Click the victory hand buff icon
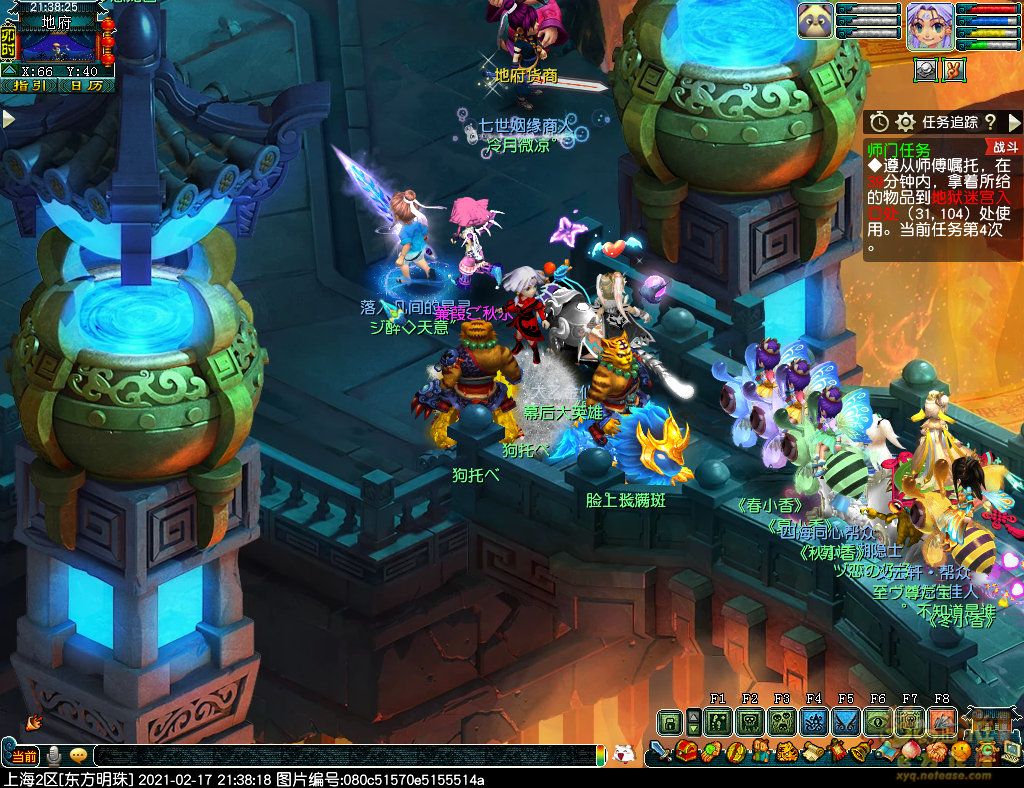 tap(955, 70)
